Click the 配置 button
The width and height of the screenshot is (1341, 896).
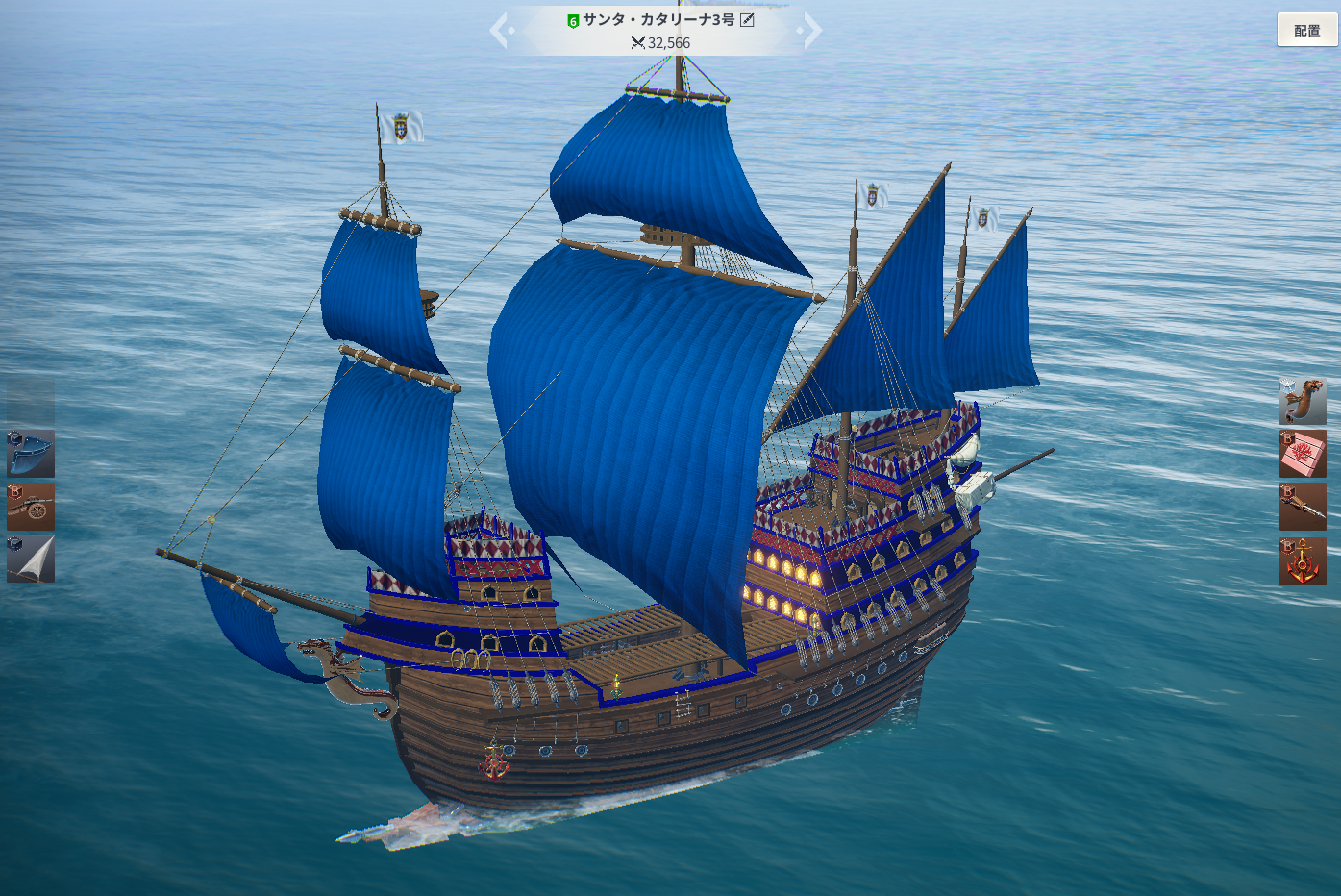1306,30
